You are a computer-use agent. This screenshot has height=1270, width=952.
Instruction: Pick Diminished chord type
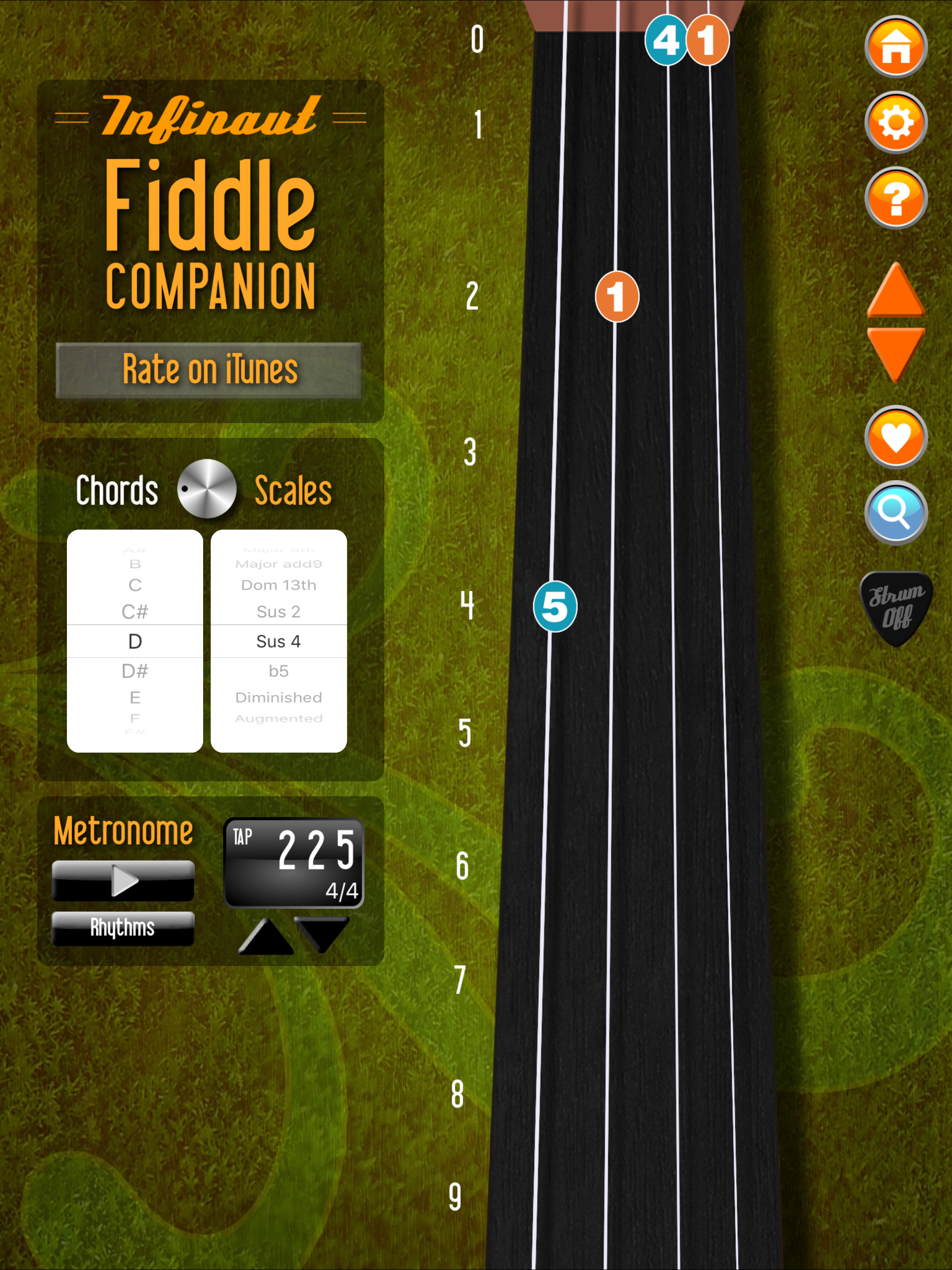click(x=278, y=697)
